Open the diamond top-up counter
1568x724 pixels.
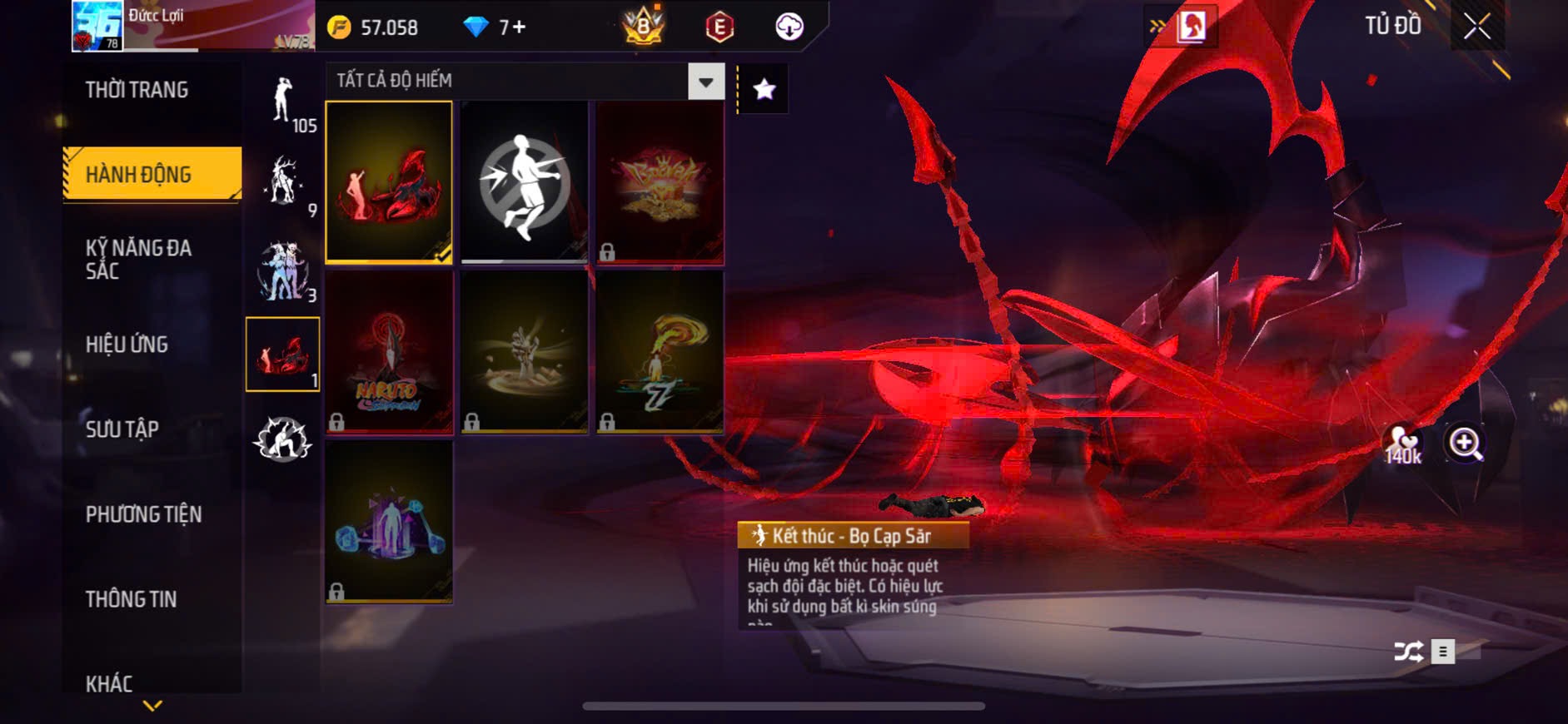point(495,27)
